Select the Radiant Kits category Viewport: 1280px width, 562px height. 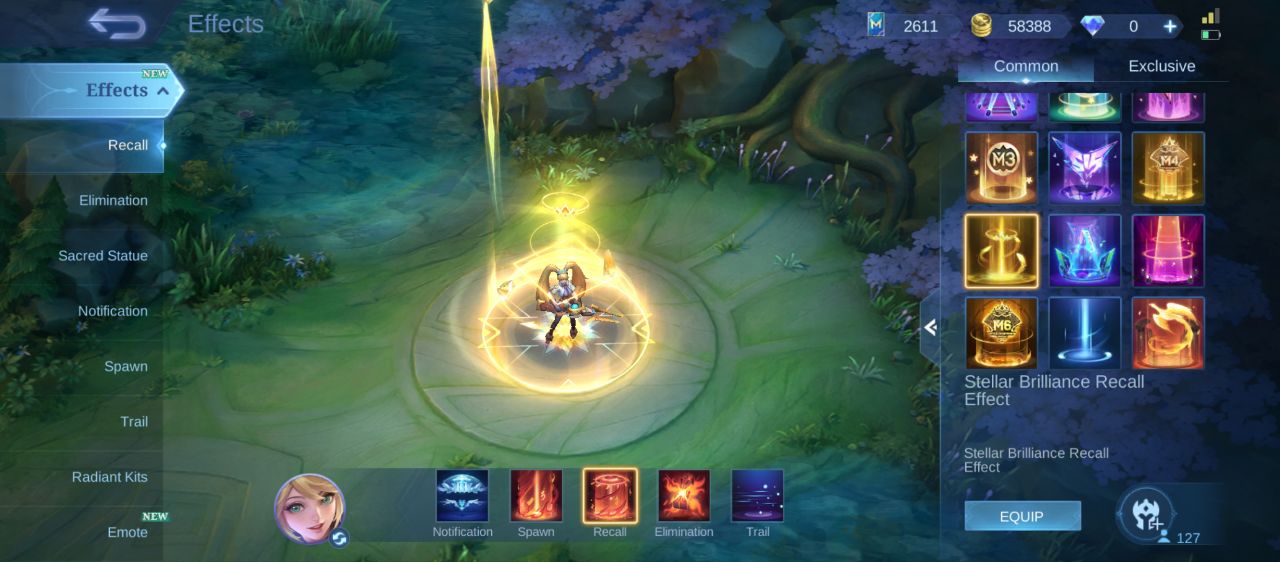click(x=109, y=477)
